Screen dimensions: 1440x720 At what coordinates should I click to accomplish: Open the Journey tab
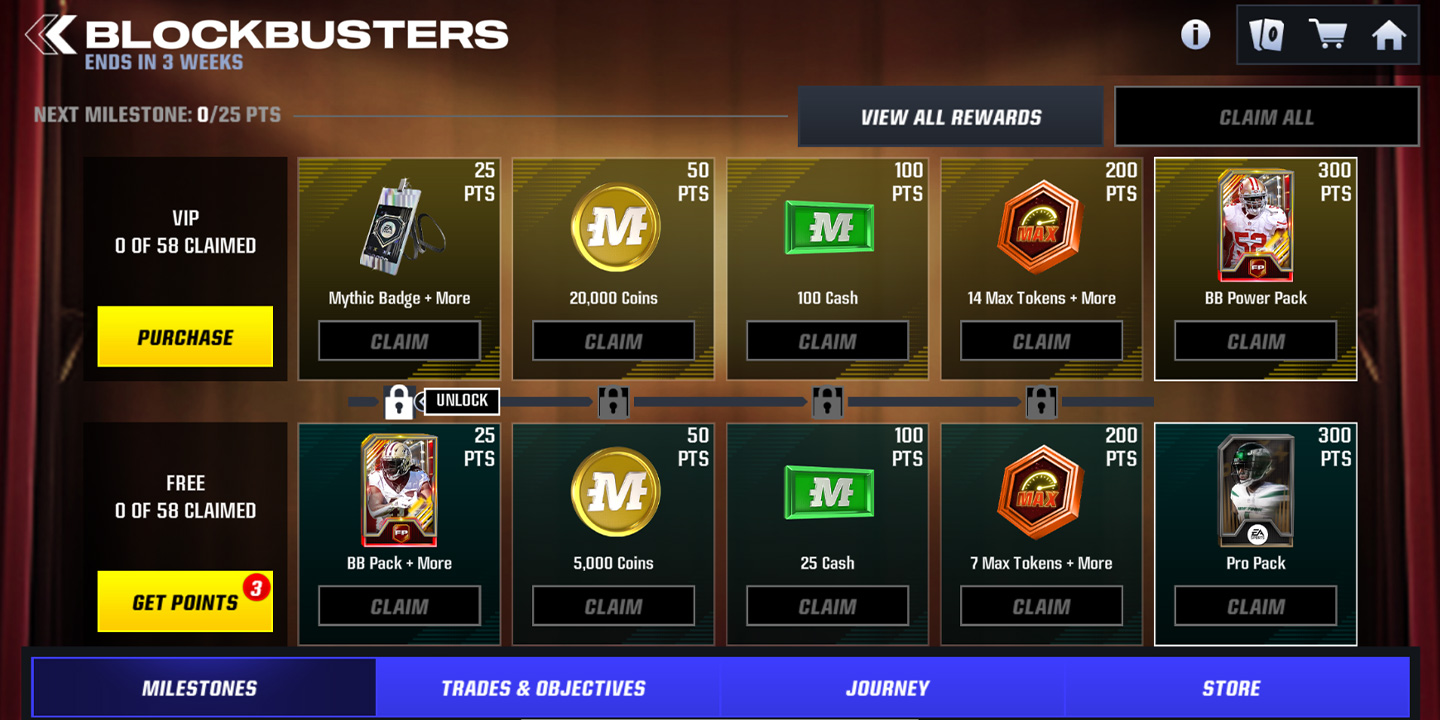pos(888,687)
